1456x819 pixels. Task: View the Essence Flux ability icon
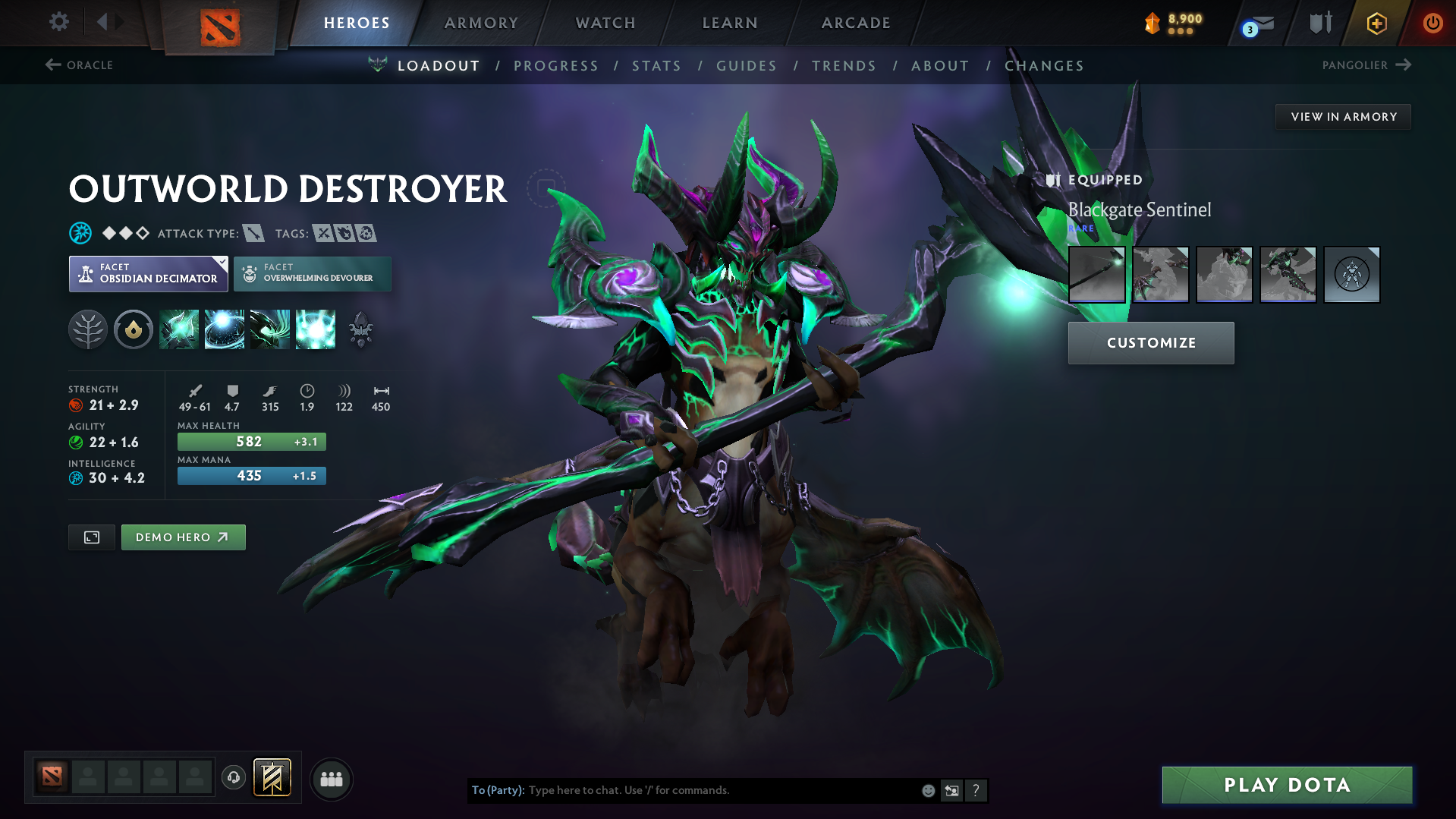270,329
